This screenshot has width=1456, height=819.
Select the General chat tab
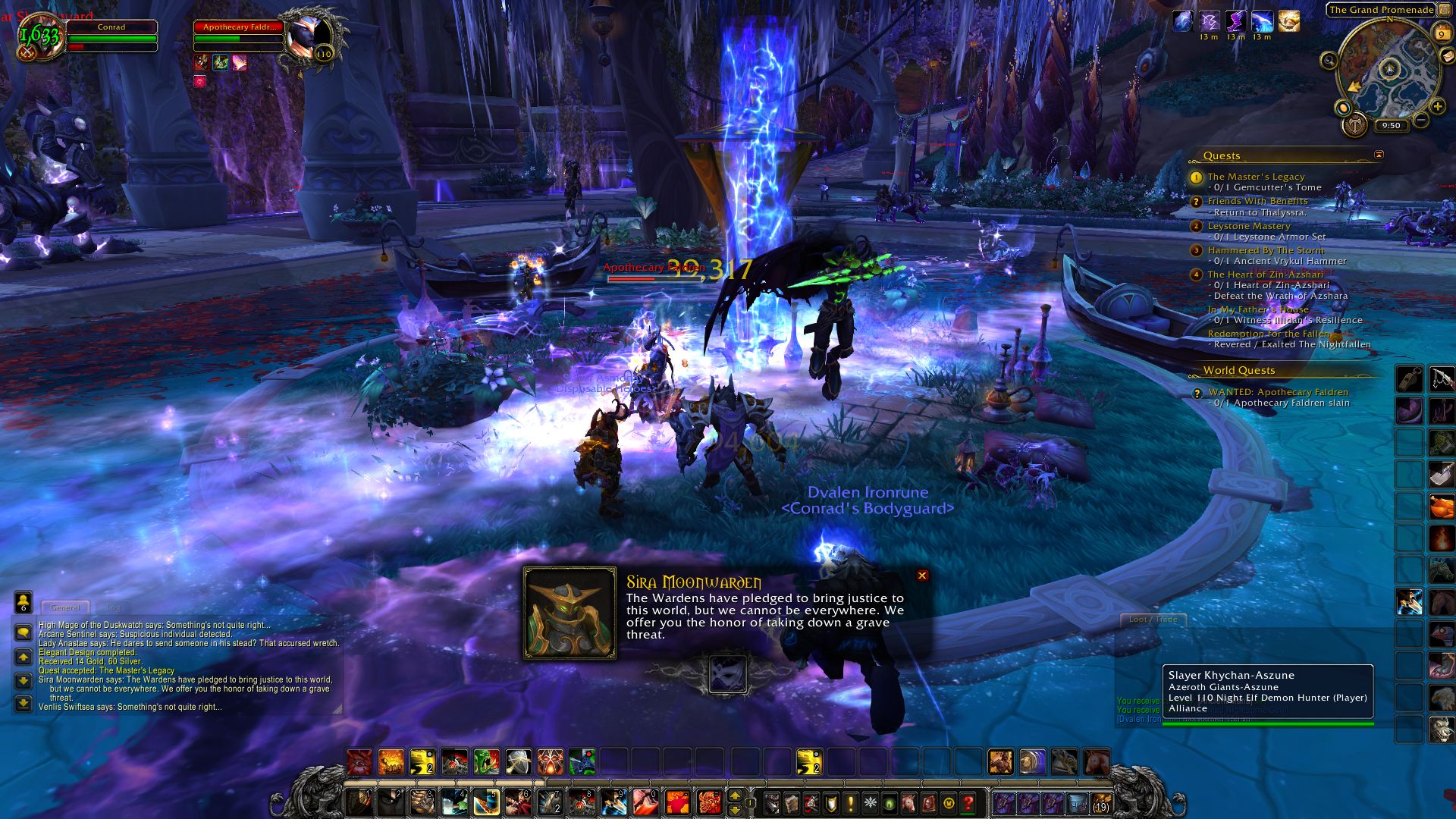(65, 607)
